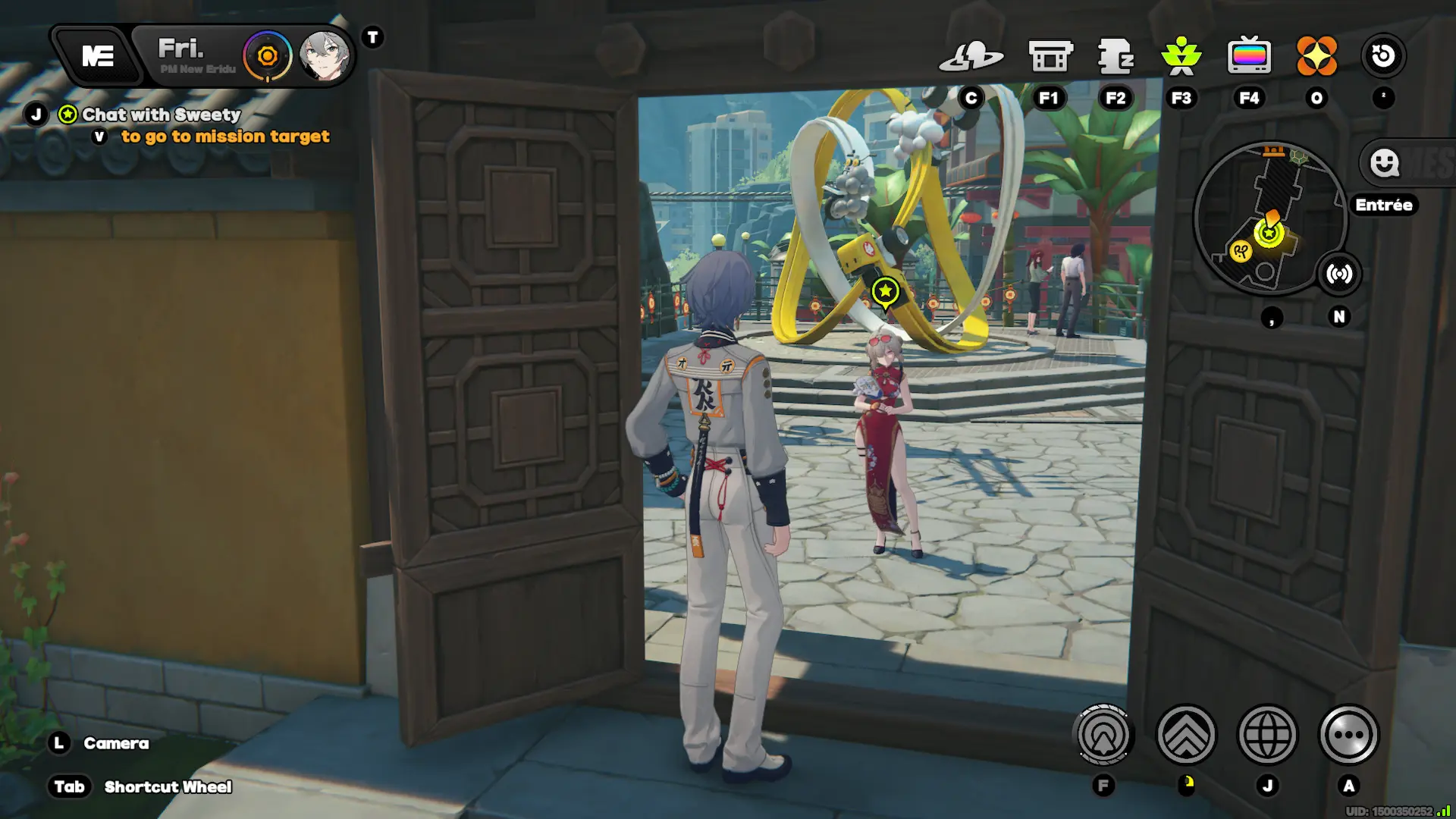Toggle the broadcast signal icon beside the minimap
Screen dimensions: 1456x819
(x=1339, y=275)
